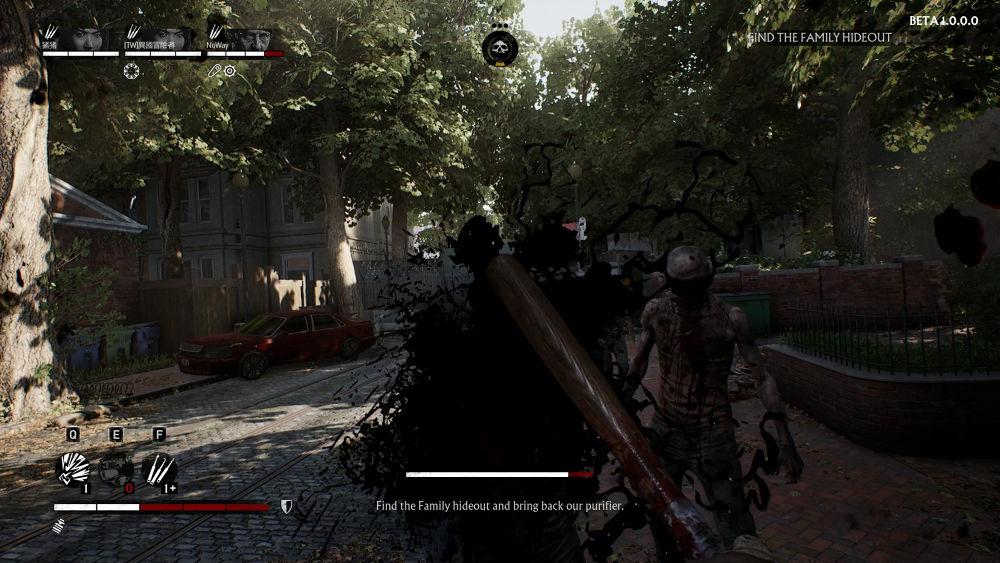Click the gear icon under NoWay
This screenshot has height=563, width=1000.
[230, 71]
